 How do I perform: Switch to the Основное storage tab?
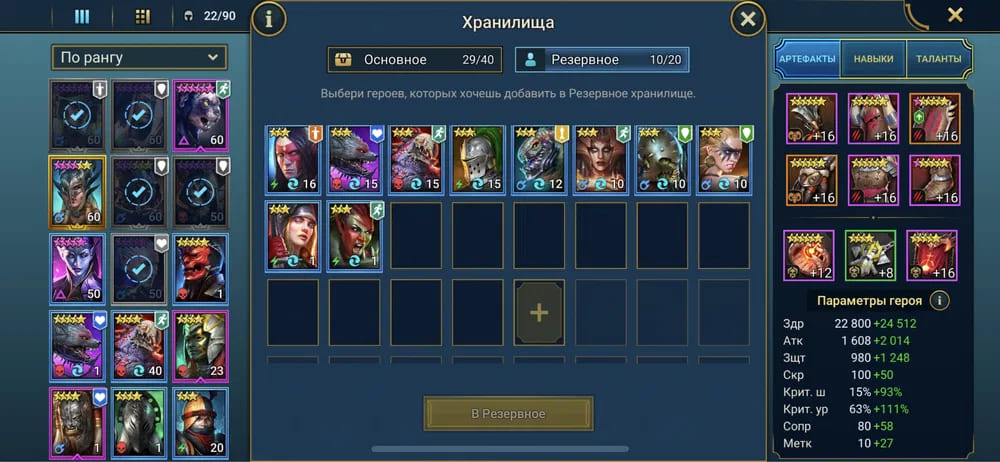tap(415, 60)
